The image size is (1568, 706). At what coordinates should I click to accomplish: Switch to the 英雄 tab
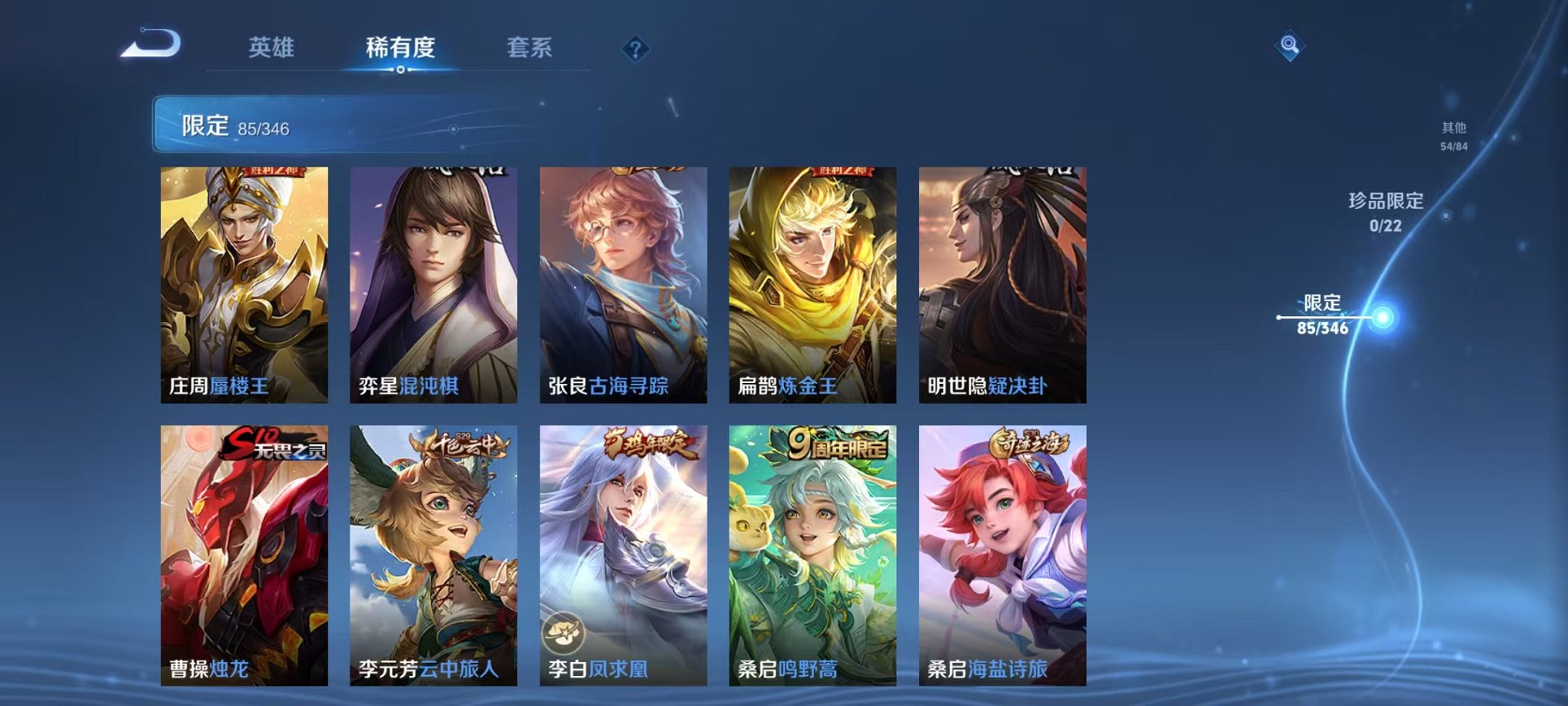(271, 46)
